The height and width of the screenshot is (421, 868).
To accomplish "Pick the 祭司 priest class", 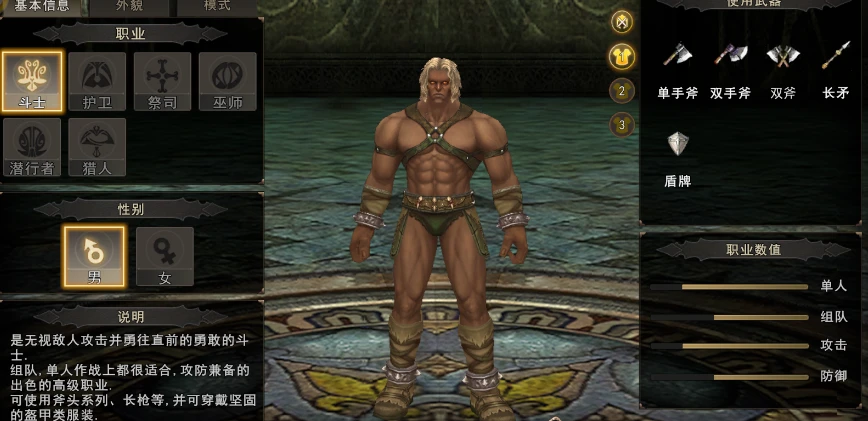I will (x=162, y=81).
